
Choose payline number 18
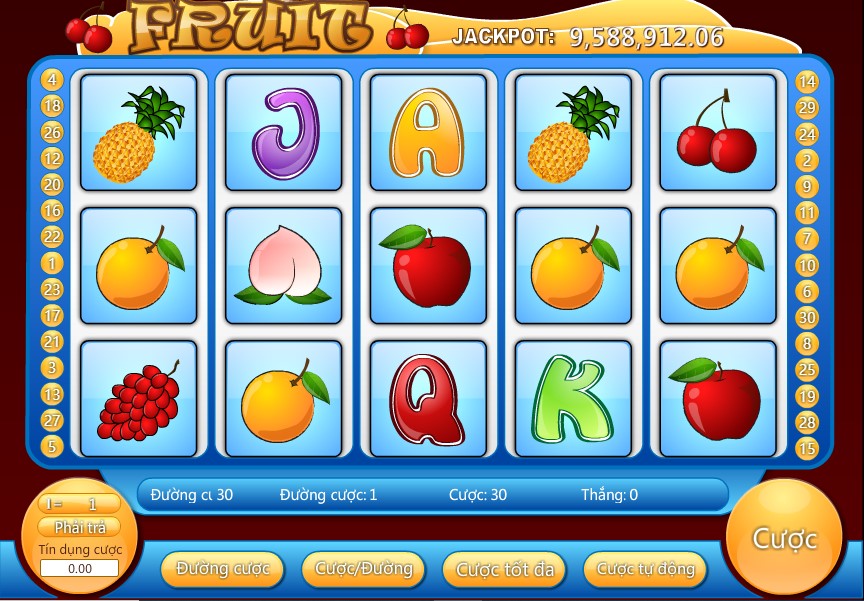coord(52,106)
